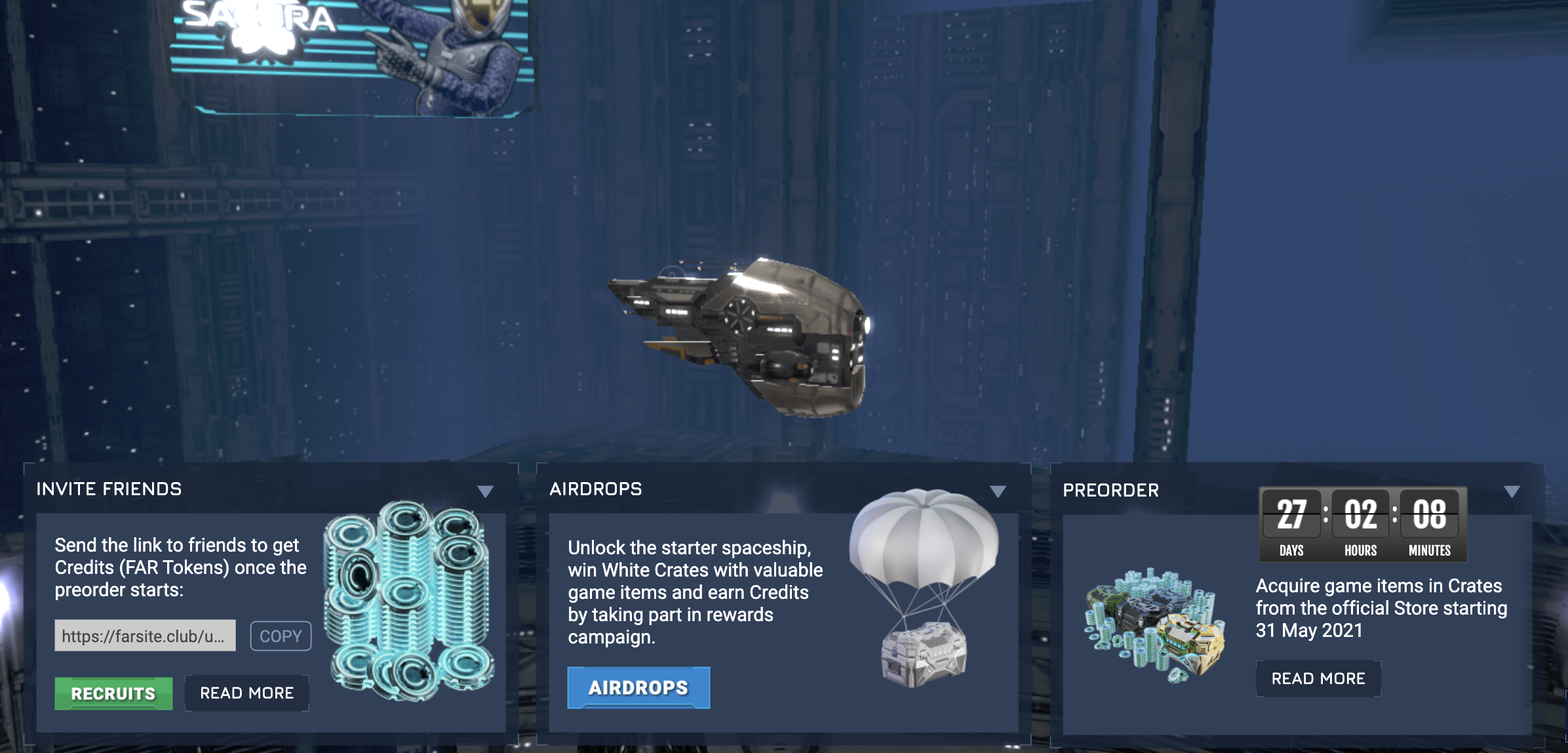Select the farsite.club referral link field

pyautogui.click(x=145, y=636)
